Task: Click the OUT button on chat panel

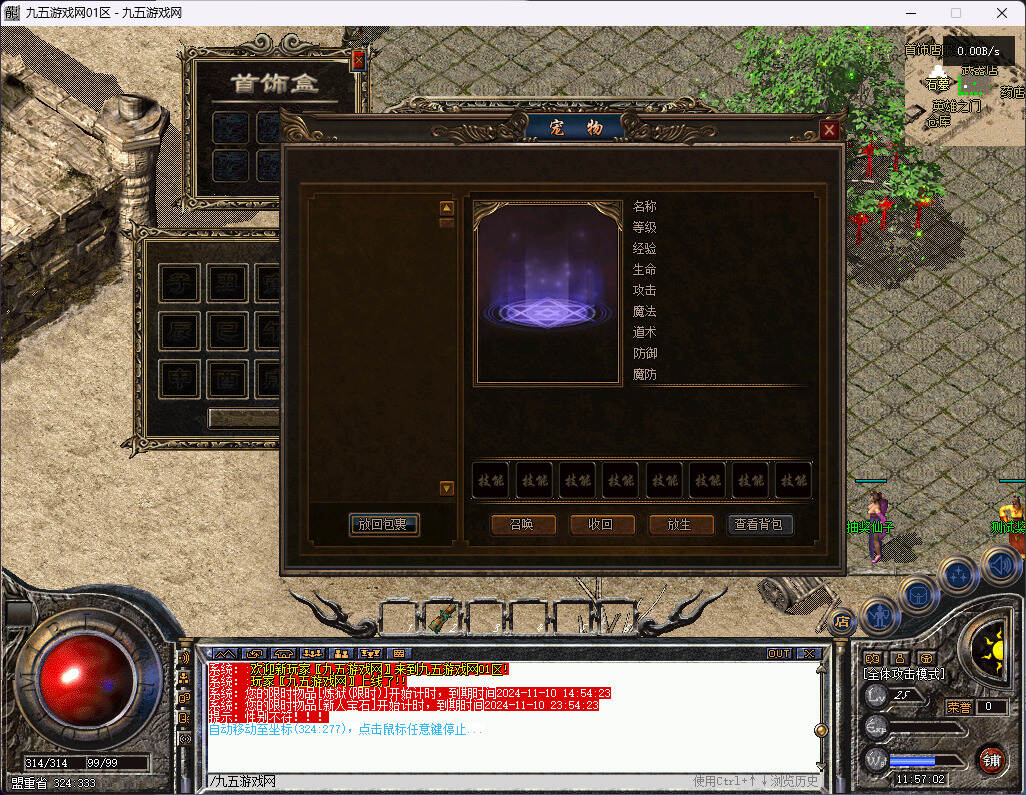Action: pyautogui.click(x=779, y=653)
